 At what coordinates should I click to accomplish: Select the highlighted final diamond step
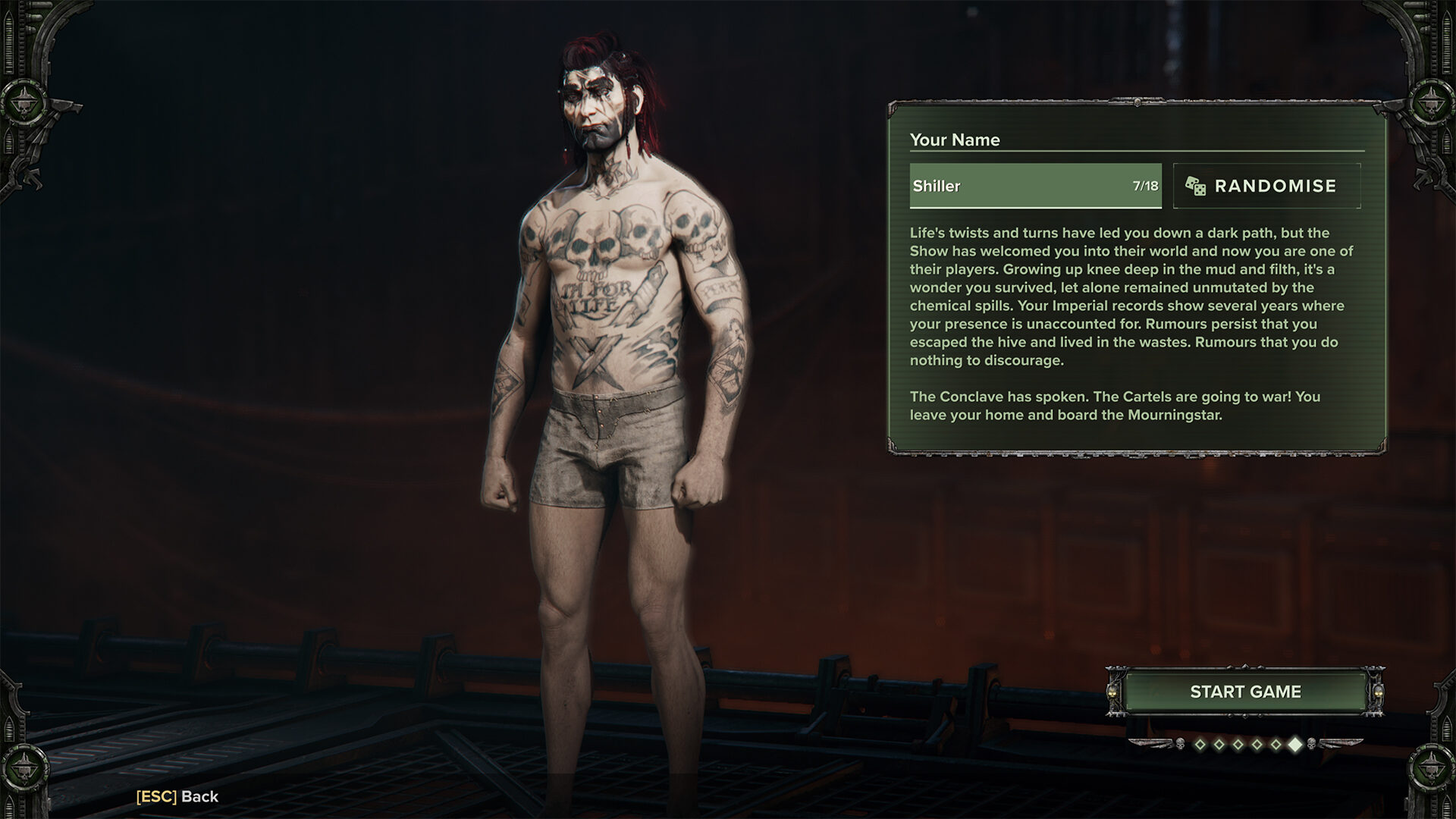point(1295,745)
